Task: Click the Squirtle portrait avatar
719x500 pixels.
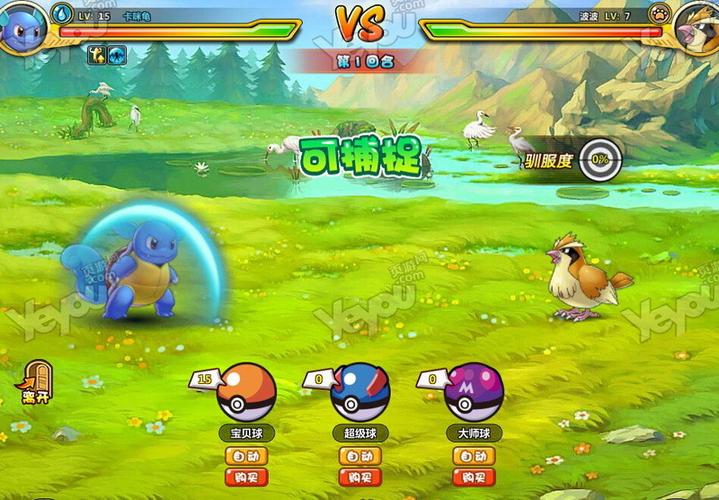Action: (22, 27)
